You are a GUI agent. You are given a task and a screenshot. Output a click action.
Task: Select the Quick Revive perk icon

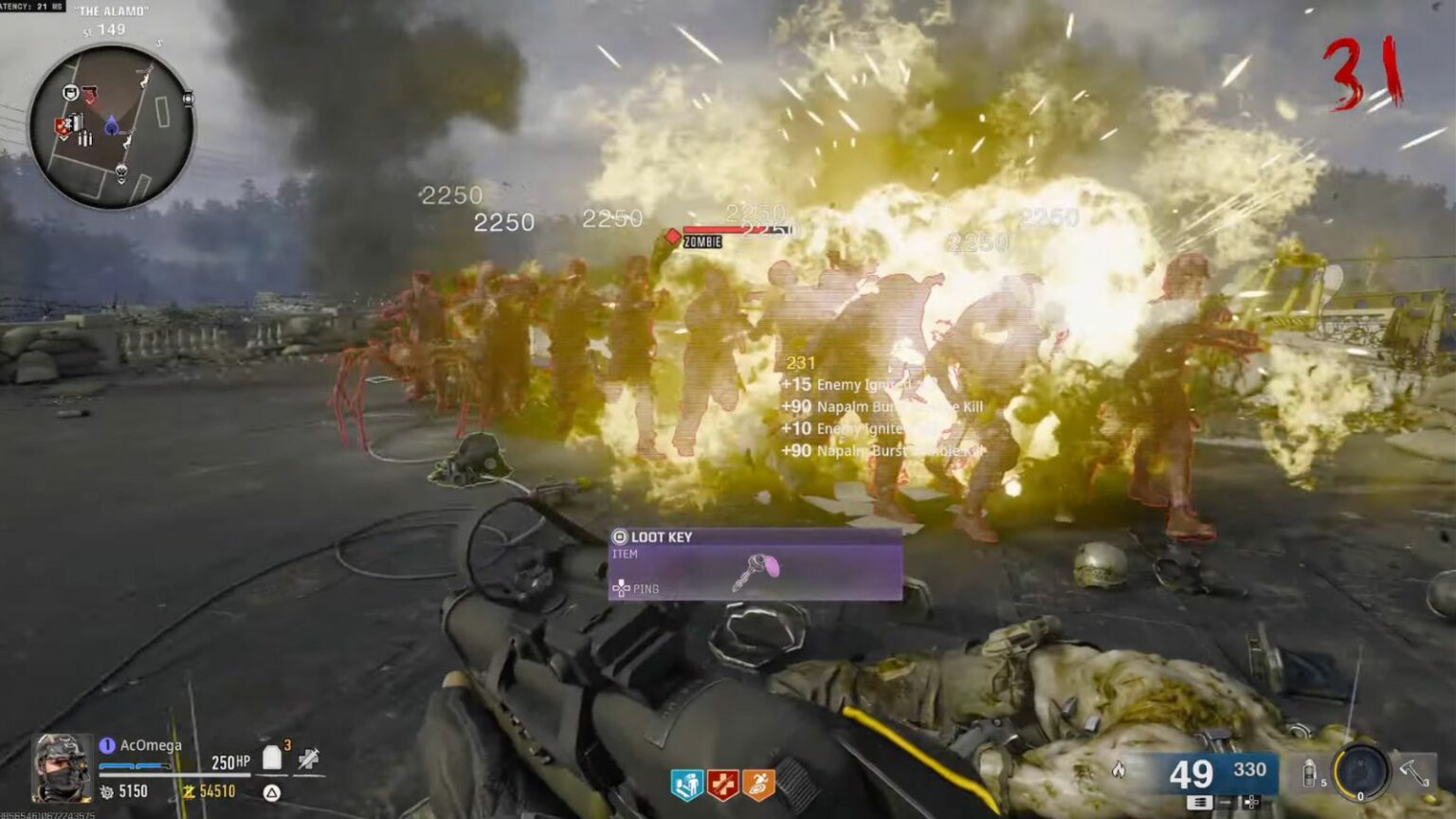688,784
